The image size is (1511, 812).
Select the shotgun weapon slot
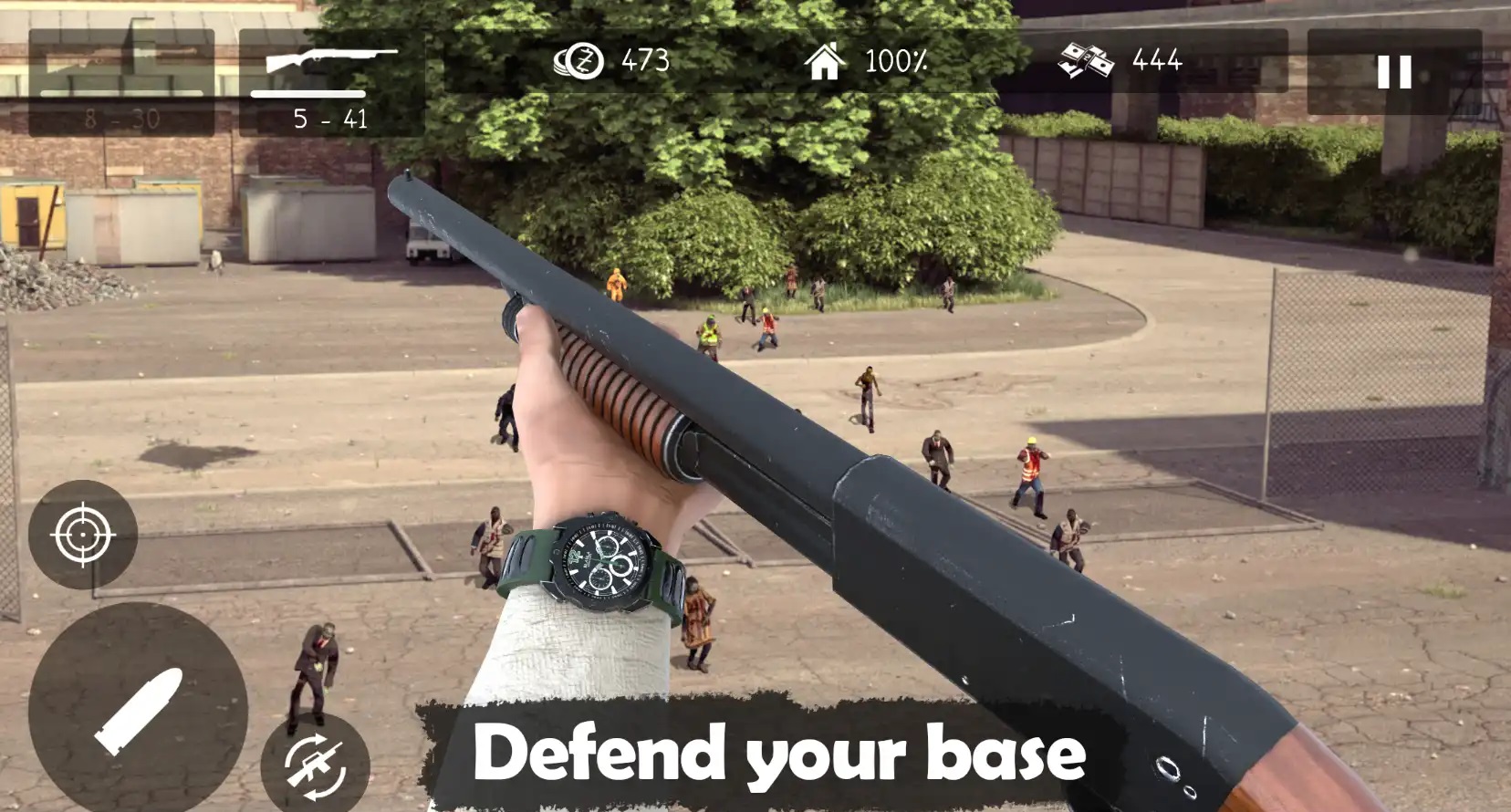(x=330, y=82)
